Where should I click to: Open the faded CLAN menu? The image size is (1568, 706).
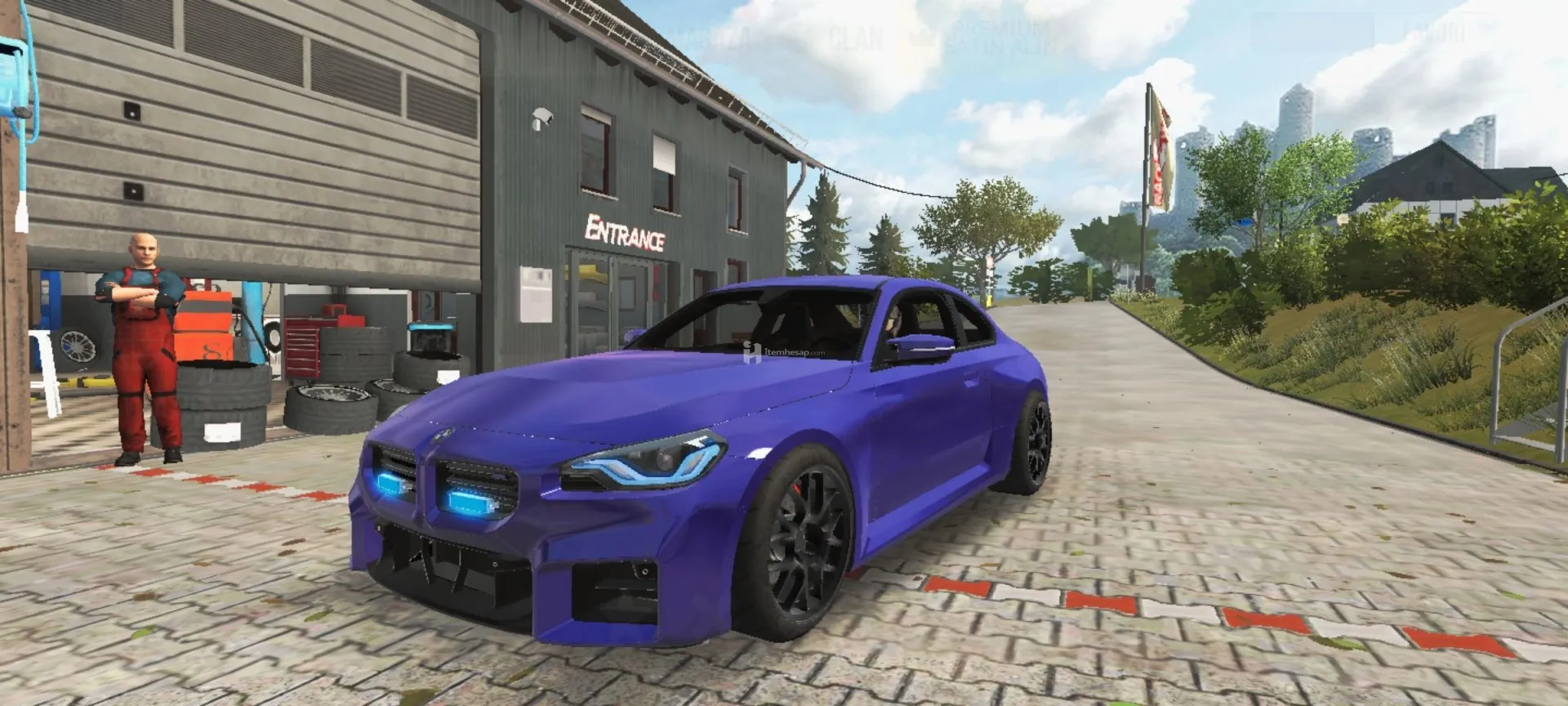point(856,38)
